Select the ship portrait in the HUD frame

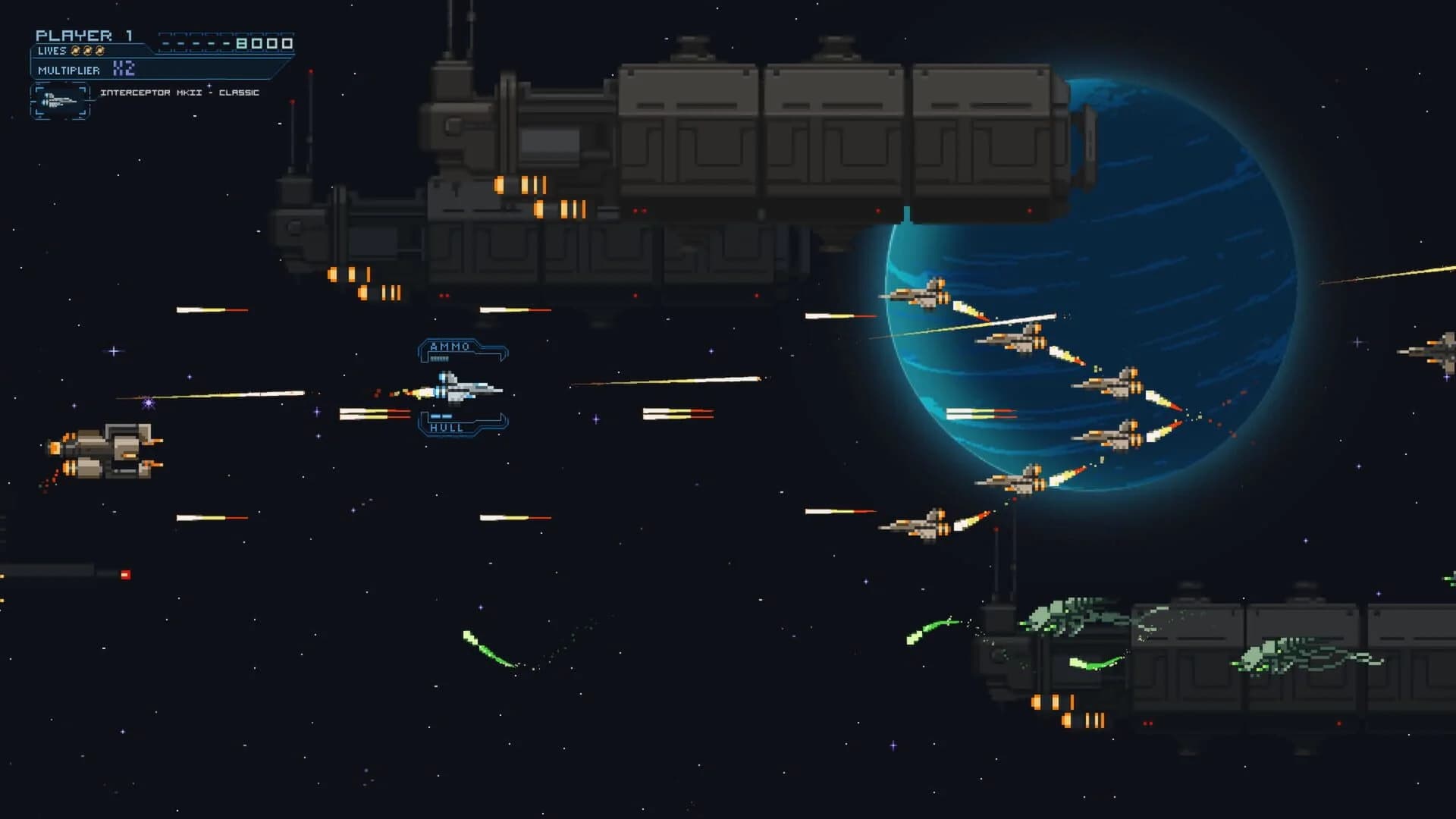coord(59,100)
